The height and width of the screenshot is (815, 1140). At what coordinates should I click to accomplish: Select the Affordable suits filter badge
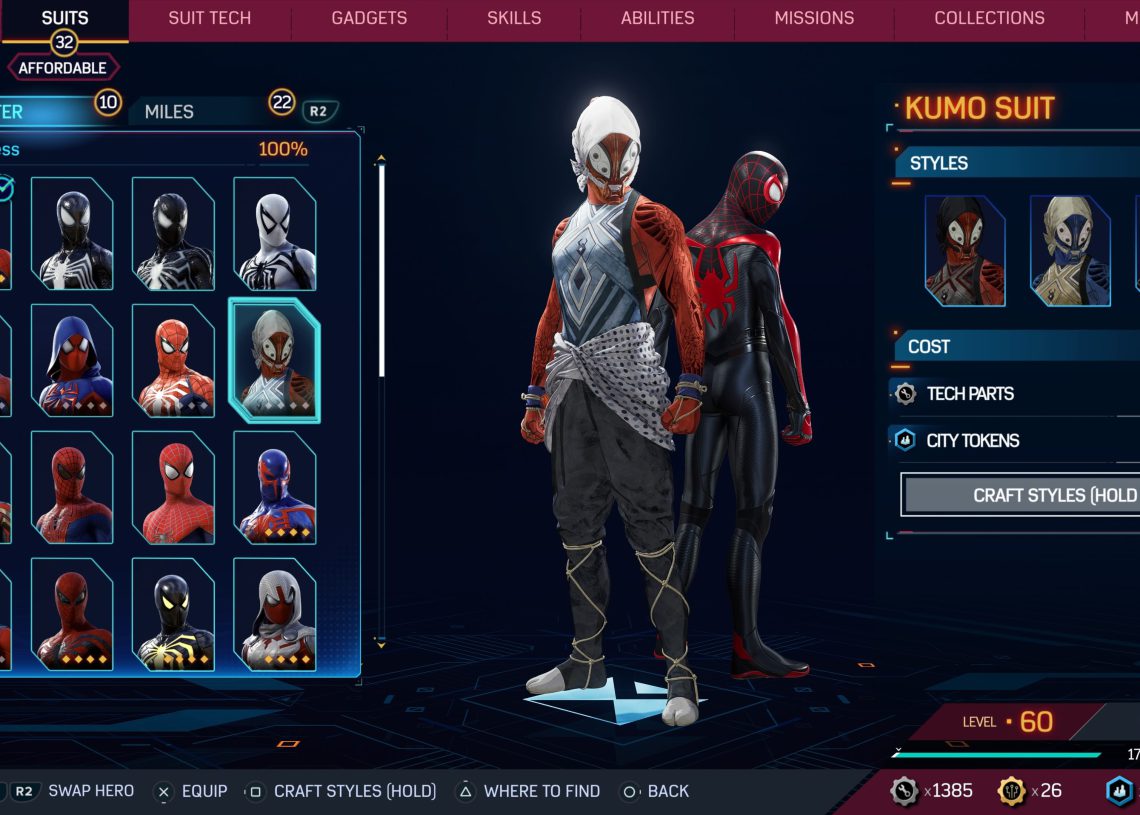tap(64, 68)
